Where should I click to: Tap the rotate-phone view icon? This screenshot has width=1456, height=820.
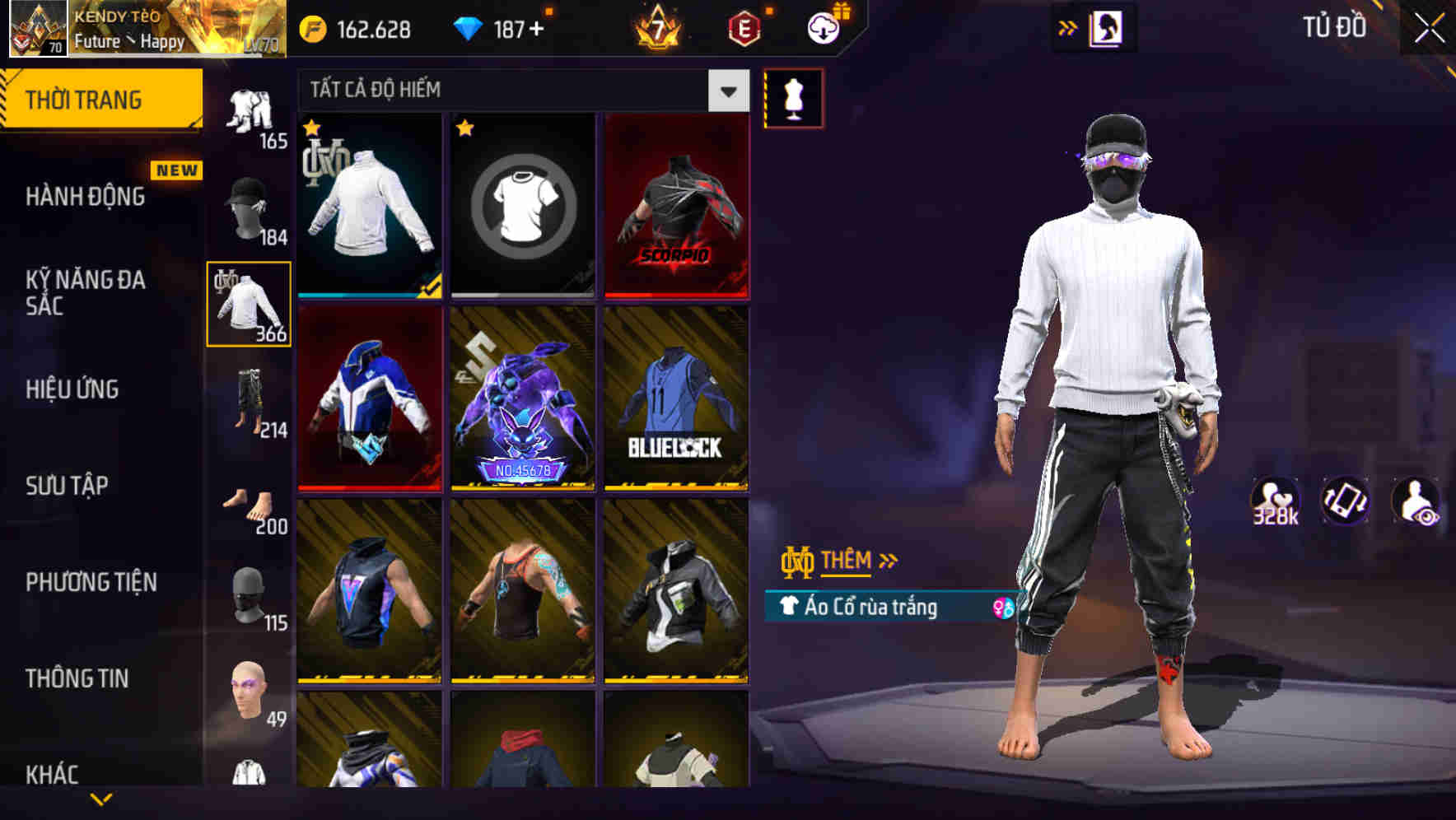(x=1345, y=500)
